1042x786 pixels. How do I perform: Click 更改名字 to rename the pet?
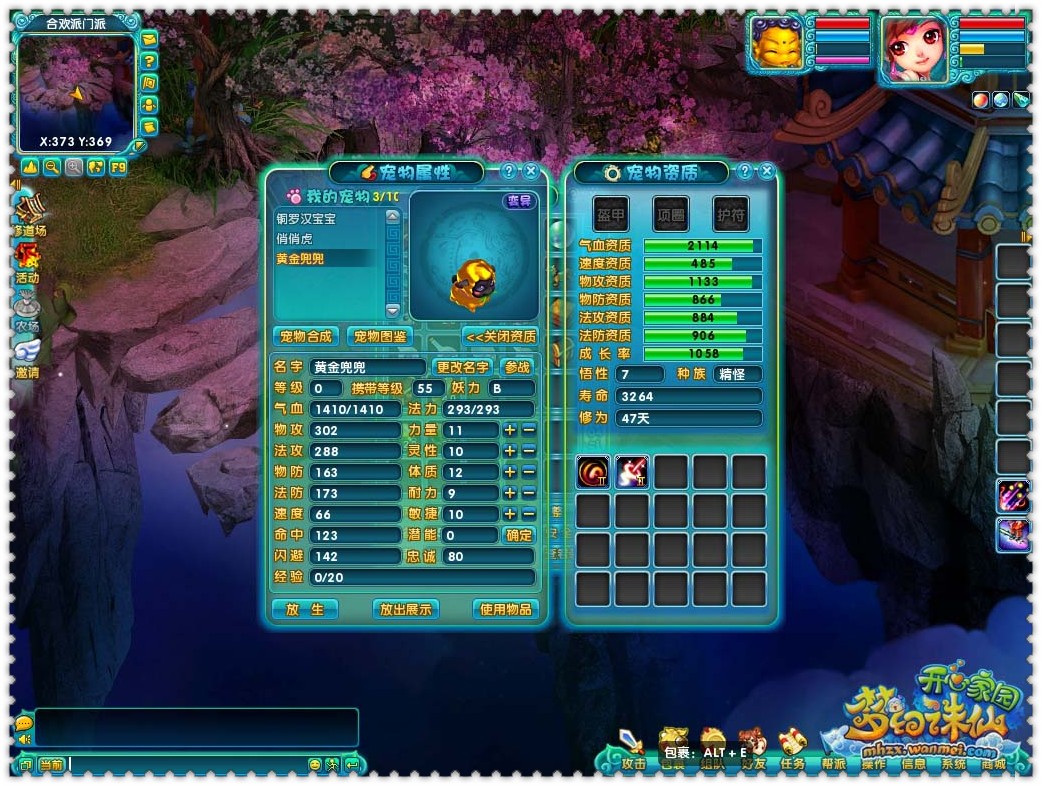[463, 367]
